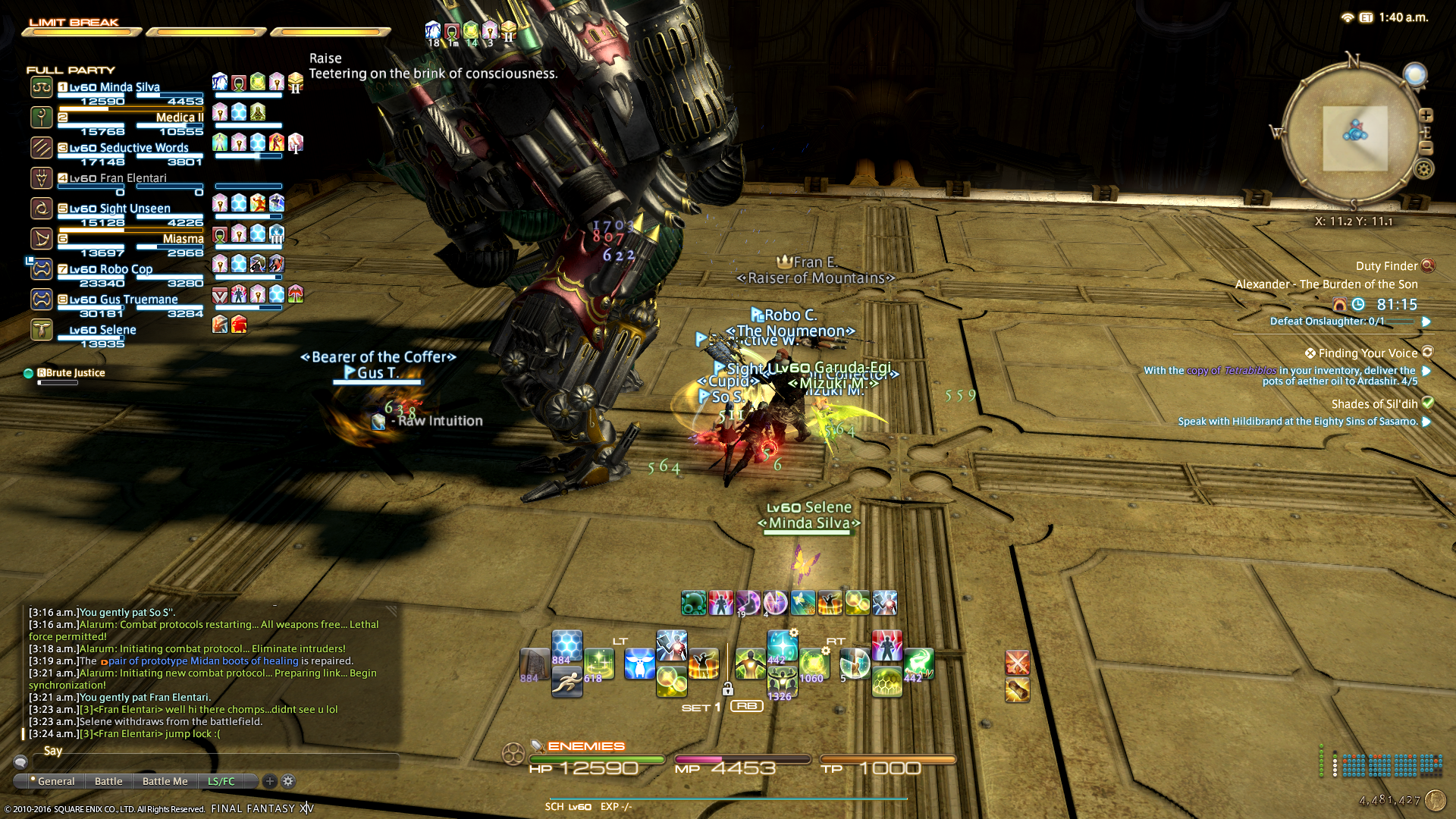Target Gus Truemane in the party list
The height and width of the screenshot is (819, 1456).
tap(124, 300)
